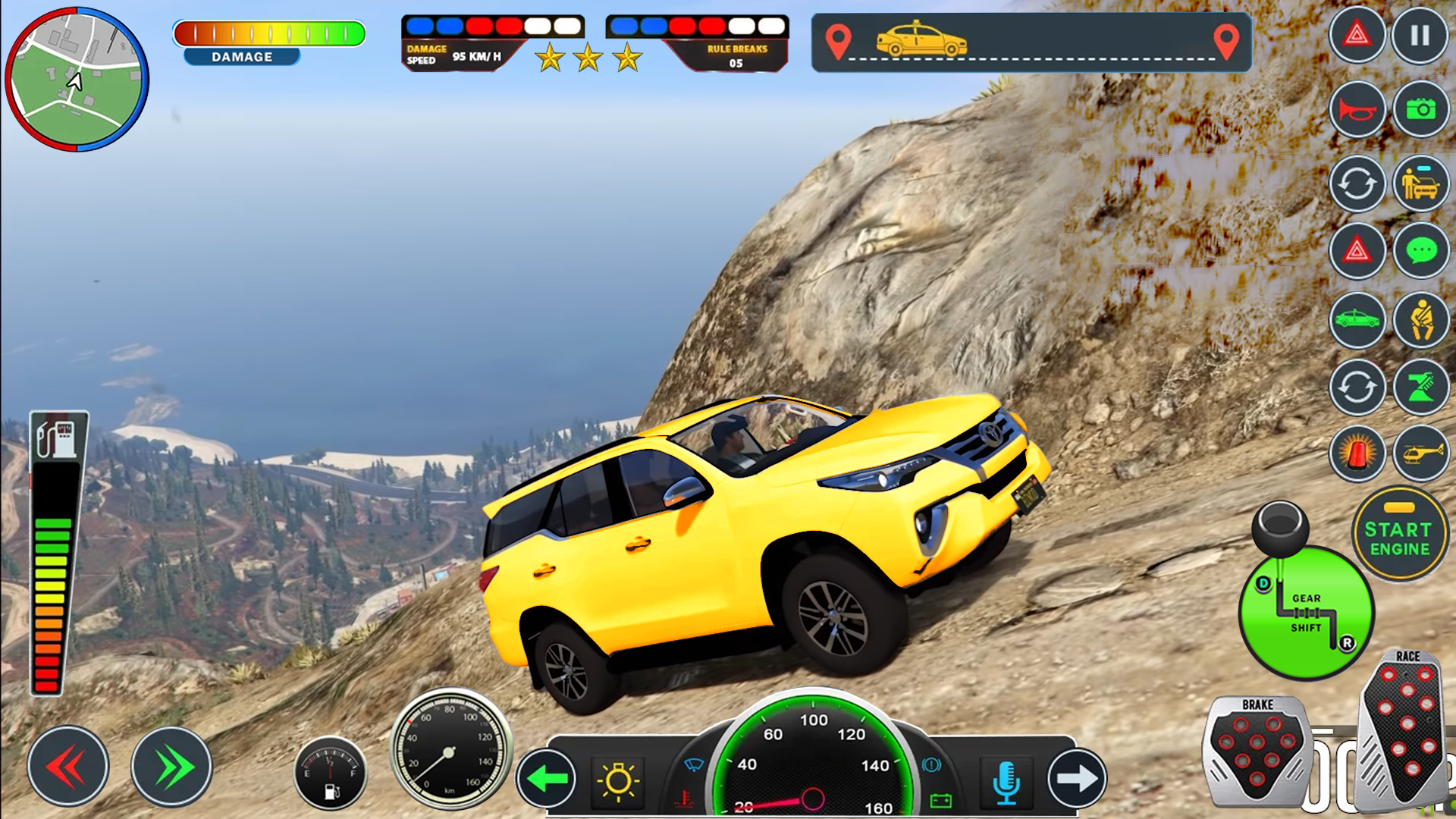Select the green taxi vehicle icon
This screenshot has height=819, width=1456.
coord(1357,320)
